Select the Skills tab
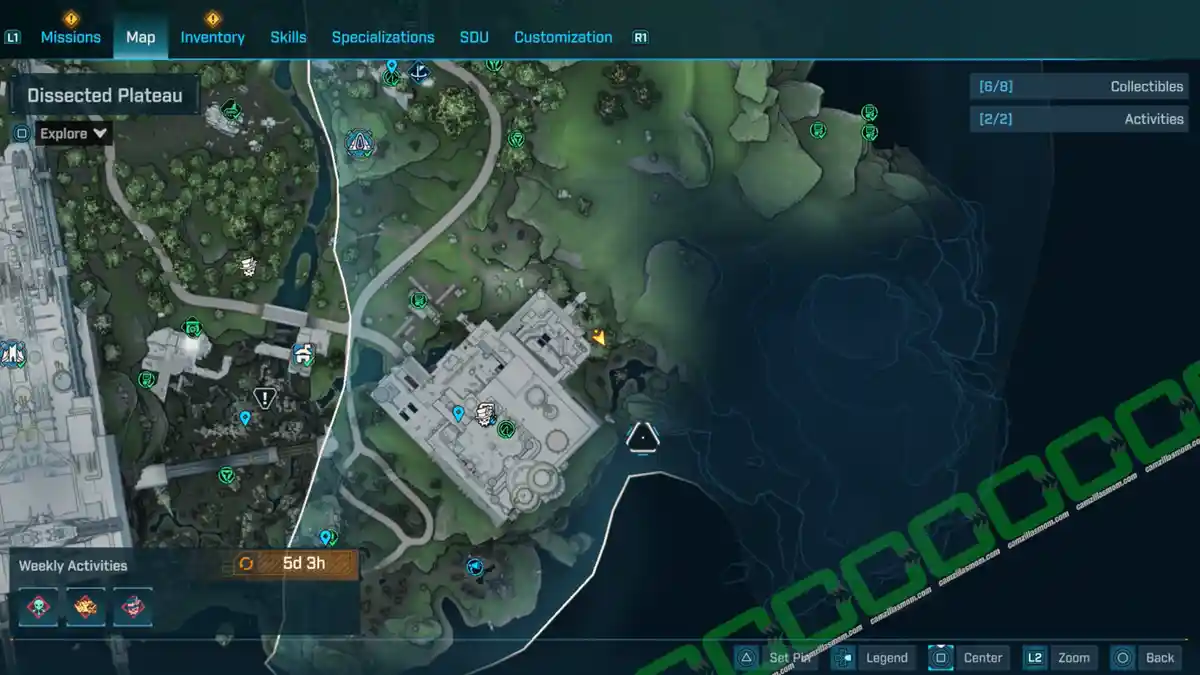 (x=288, y=37)
